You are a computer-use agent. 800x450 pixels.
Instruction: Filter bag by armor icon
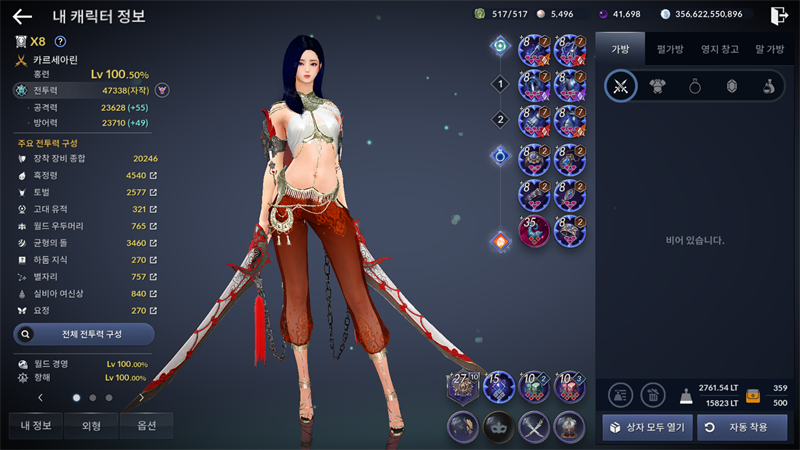click(657, 86)
